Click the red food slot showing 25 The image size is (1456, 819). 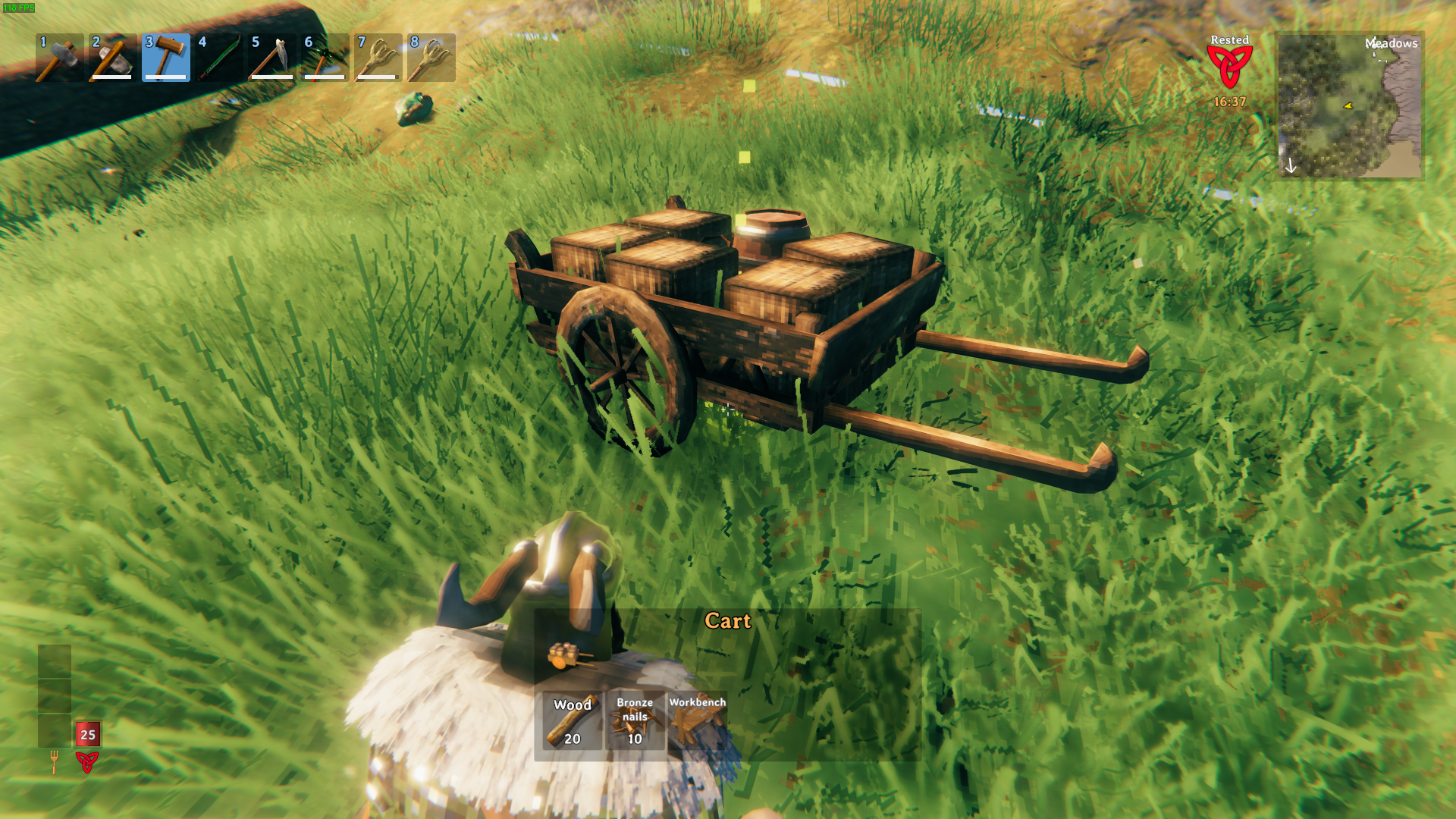pyautogui.click(x=88, y=734)
